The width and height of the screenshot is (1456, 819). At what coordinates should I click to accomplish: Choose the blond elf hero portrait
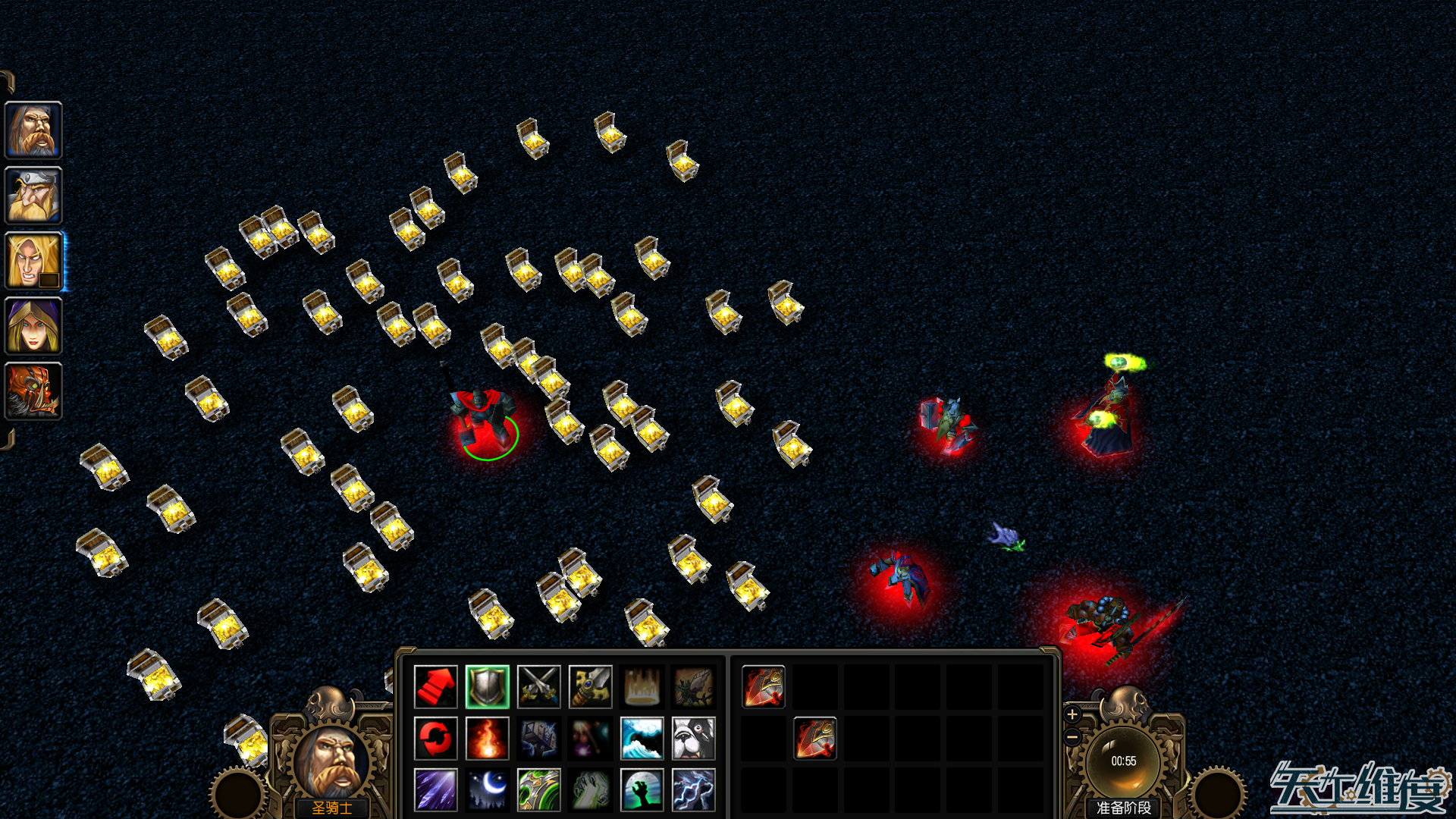pyautogui.click(x=33, y=261)
